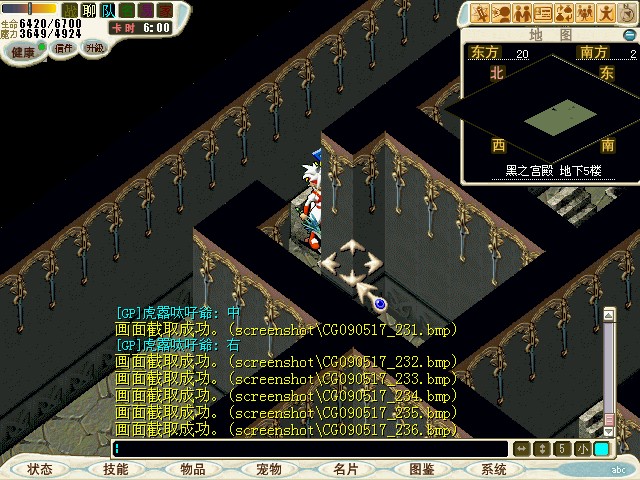Open the 信件 mail button
Screen dimensions: 640x480
point(63,47)
